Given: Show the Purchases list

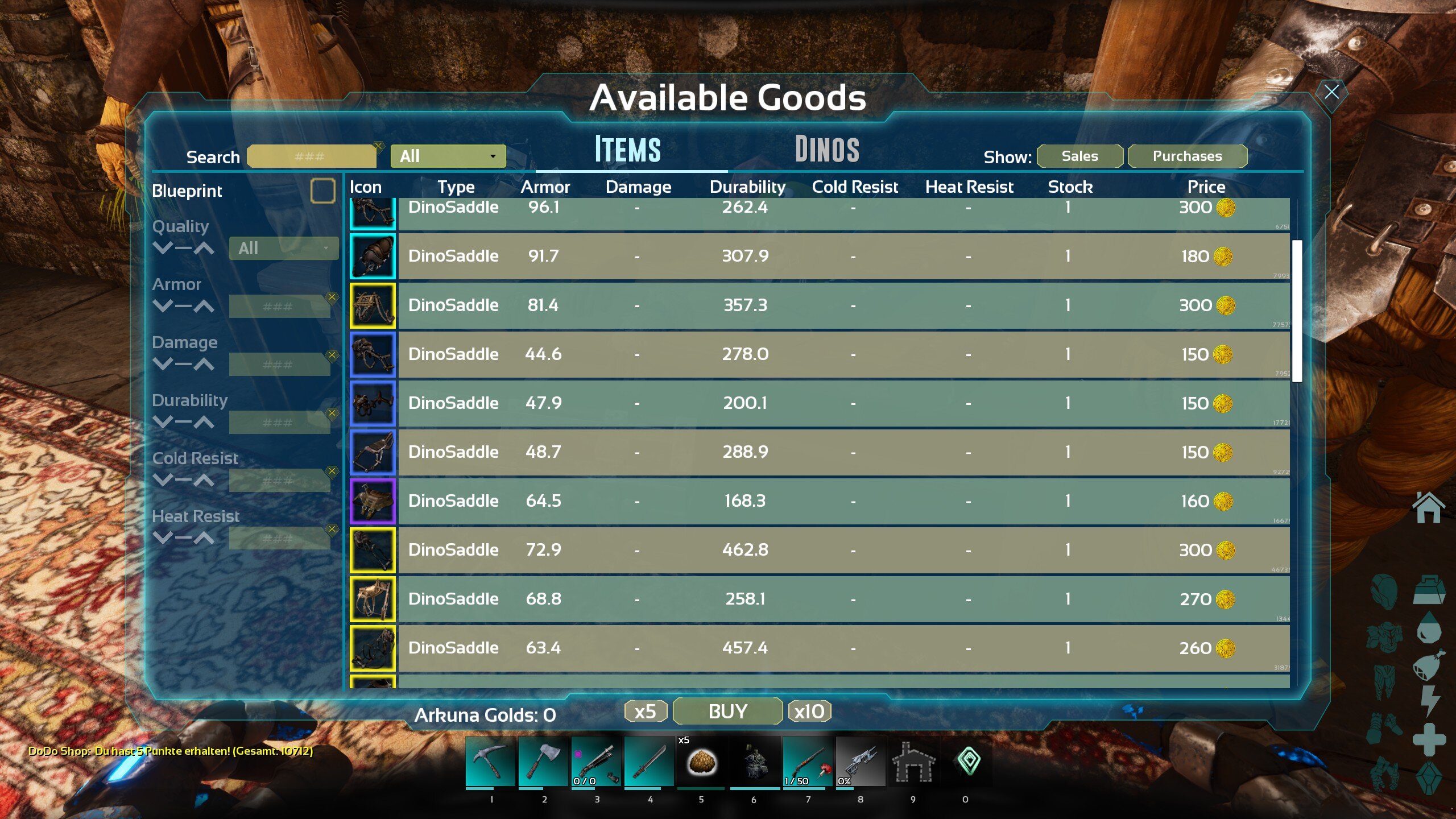Looking at the screenshot, I should click(x=1187, y=156).
